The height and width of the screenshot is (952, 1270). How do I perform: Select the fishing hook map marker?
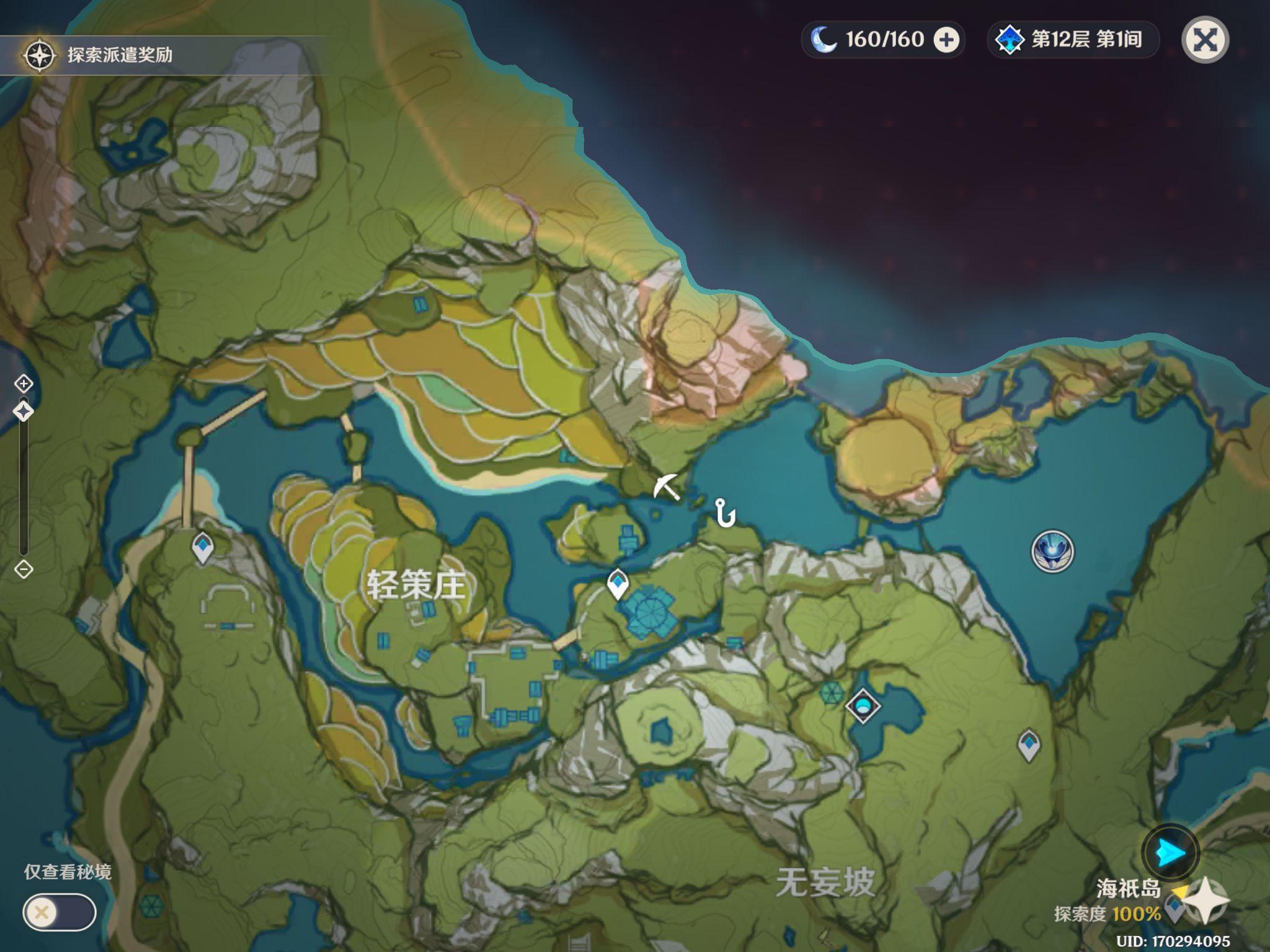coord(724,513)
